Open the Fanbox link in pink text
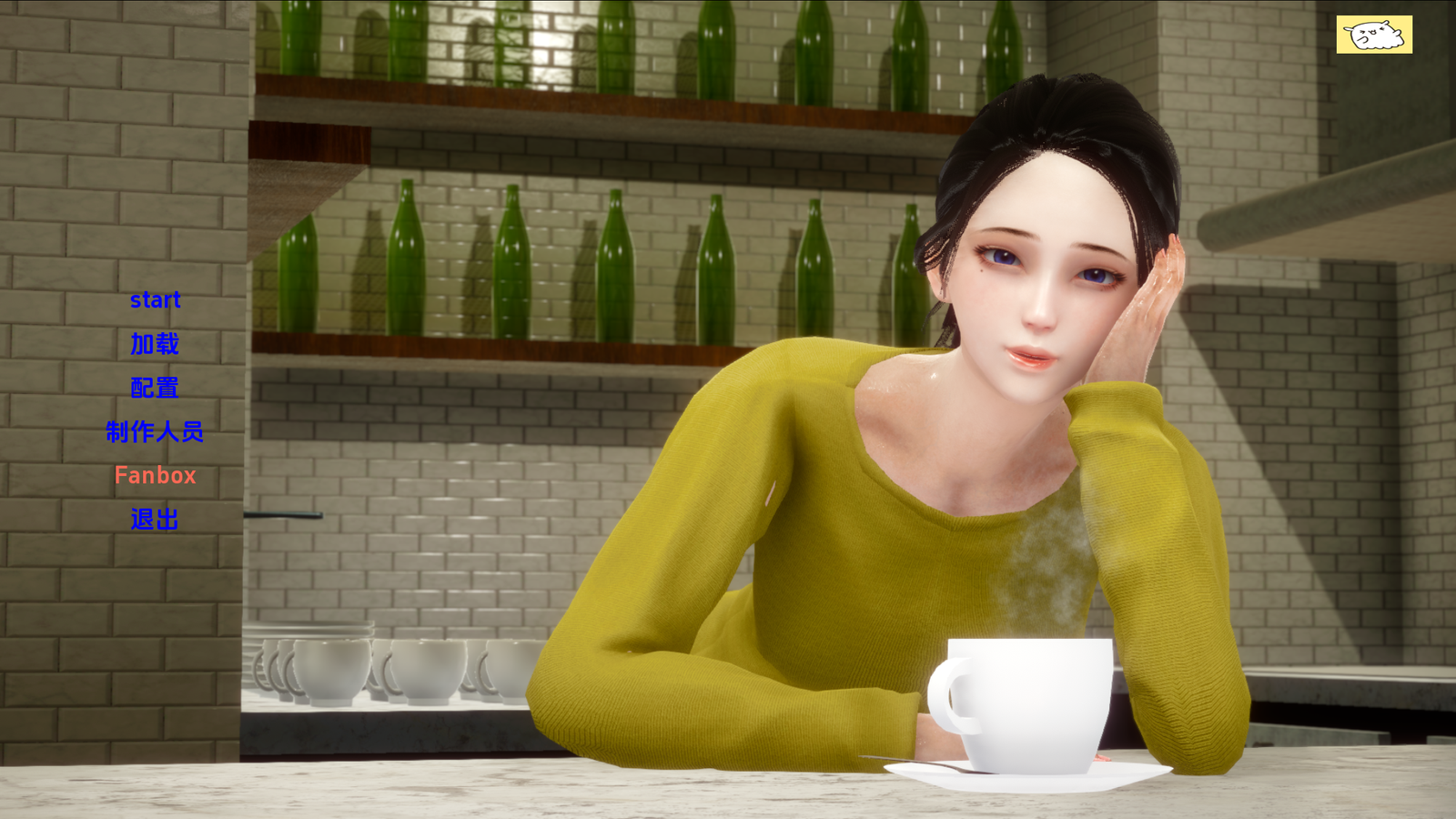Screen dimensions: 1456x819 155,476
